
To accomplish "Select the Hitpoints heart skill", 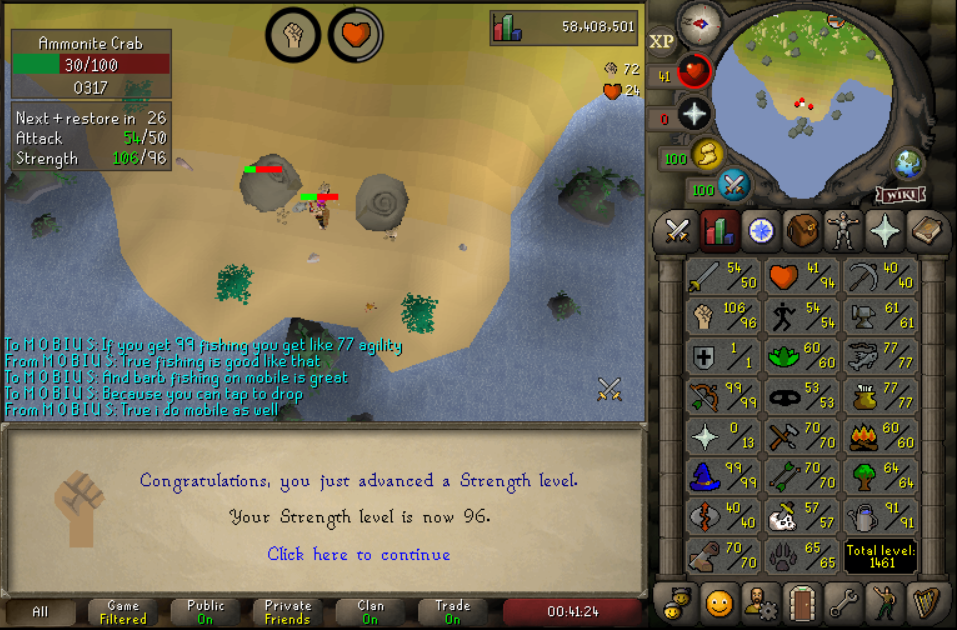I will coord(802,277).
